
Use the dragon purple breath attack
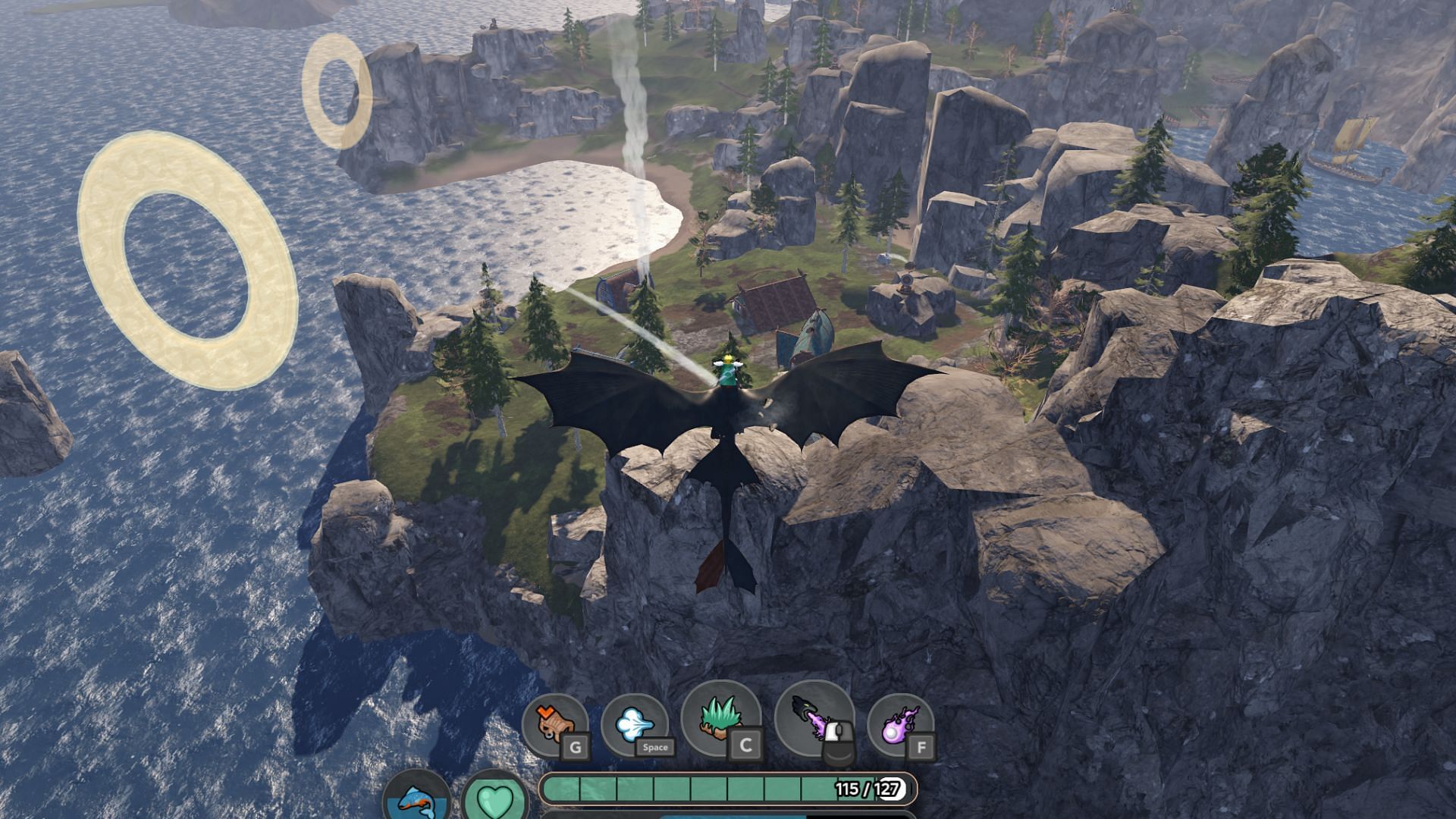814,722
